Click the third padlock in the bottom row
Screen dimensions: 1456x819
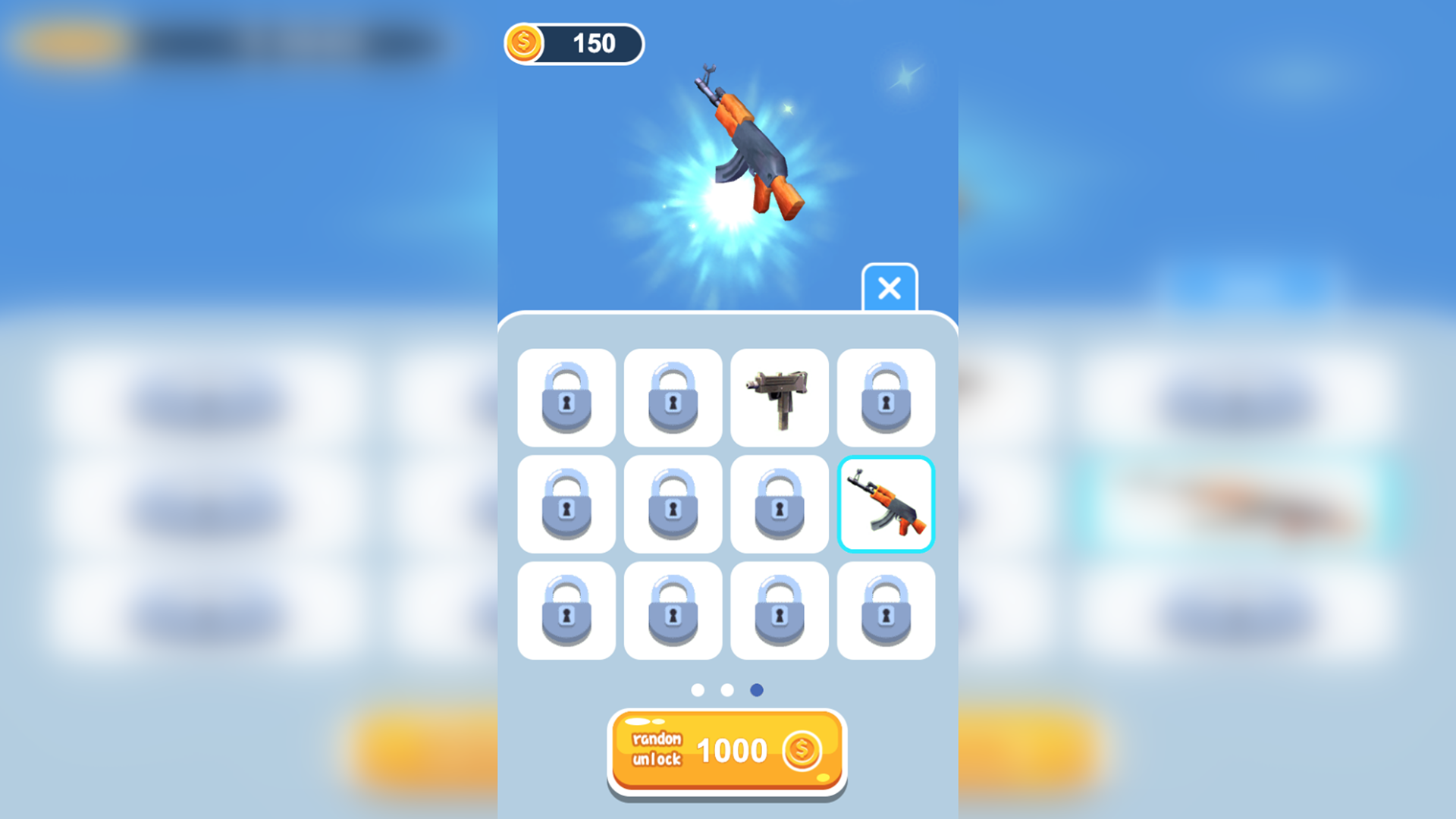[x=780, y=610]
